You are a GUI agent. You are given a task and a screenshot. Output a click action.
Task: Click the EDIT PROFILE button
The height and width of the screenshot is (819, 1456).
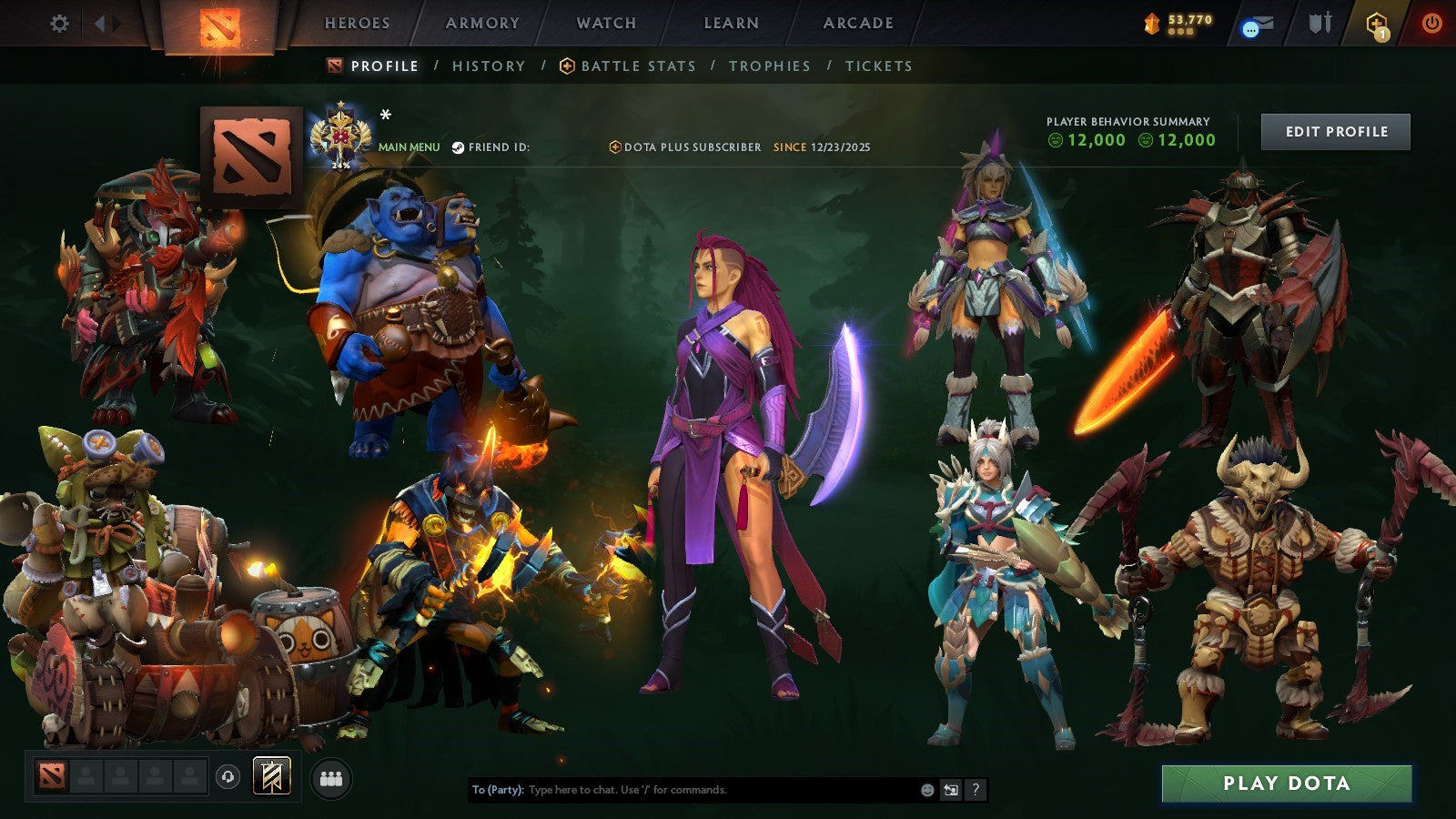(1335, 131)
